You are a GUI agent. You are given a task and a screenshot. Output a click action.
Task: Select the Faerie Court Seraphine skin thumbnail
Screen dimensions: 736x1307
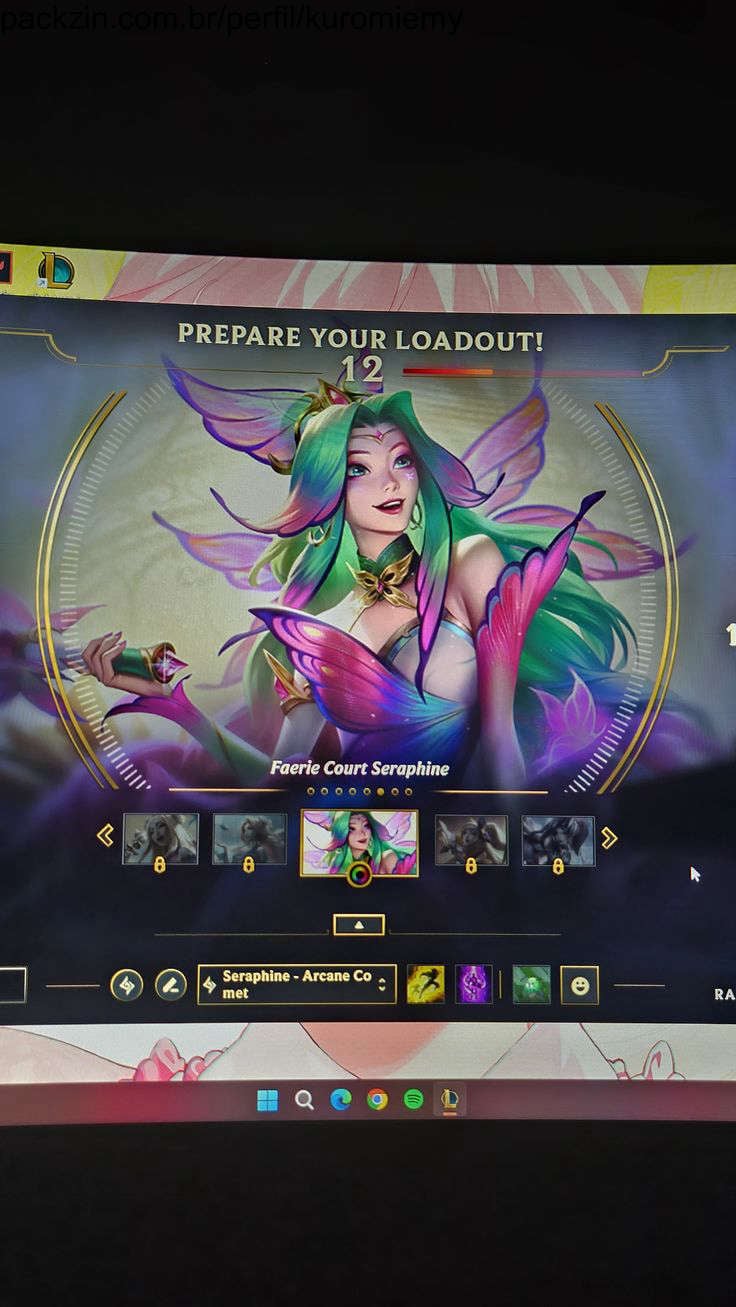tap(359, 838)
